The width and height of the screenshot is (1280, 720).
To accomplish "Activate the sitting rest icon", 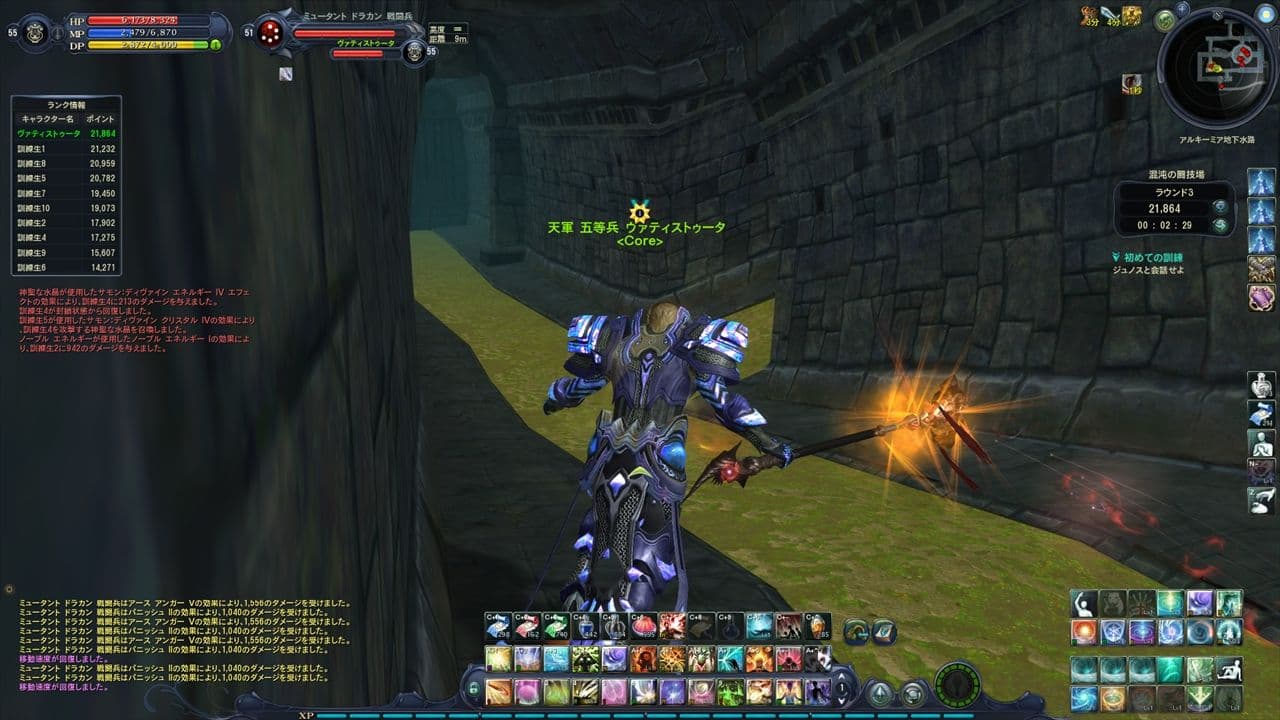I will pyautogui.click(x=1229, y=670).
